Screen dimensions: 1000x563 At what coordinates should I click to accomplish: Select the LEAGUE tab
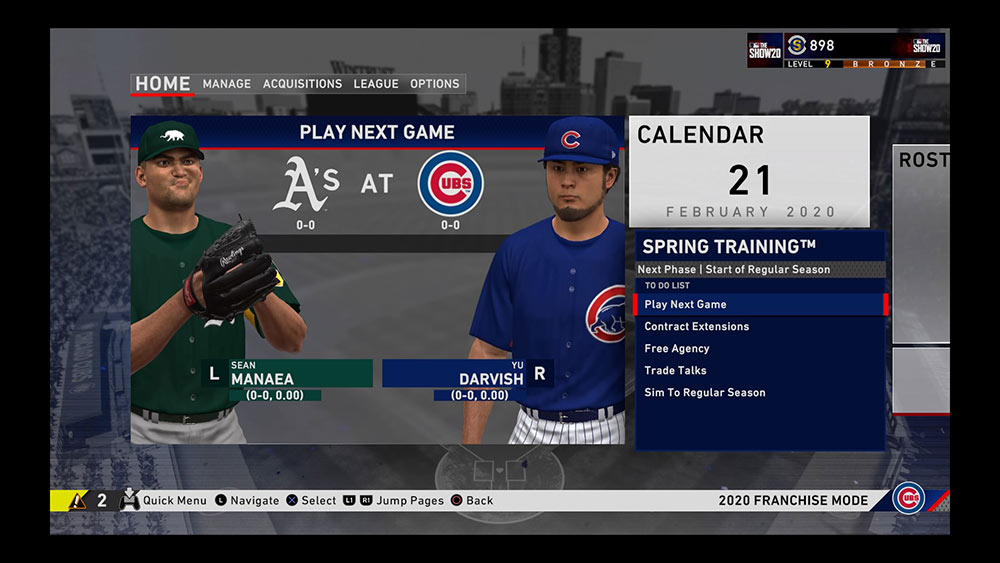point(376,84)
